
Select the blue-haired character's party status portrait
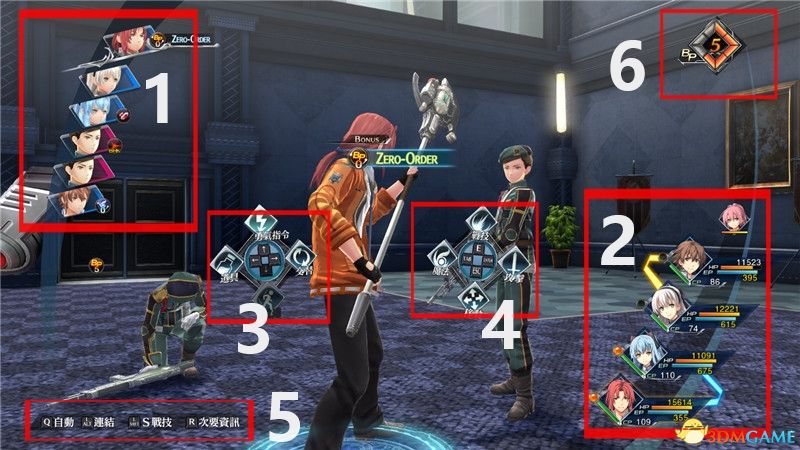click(x=640, y=356)
